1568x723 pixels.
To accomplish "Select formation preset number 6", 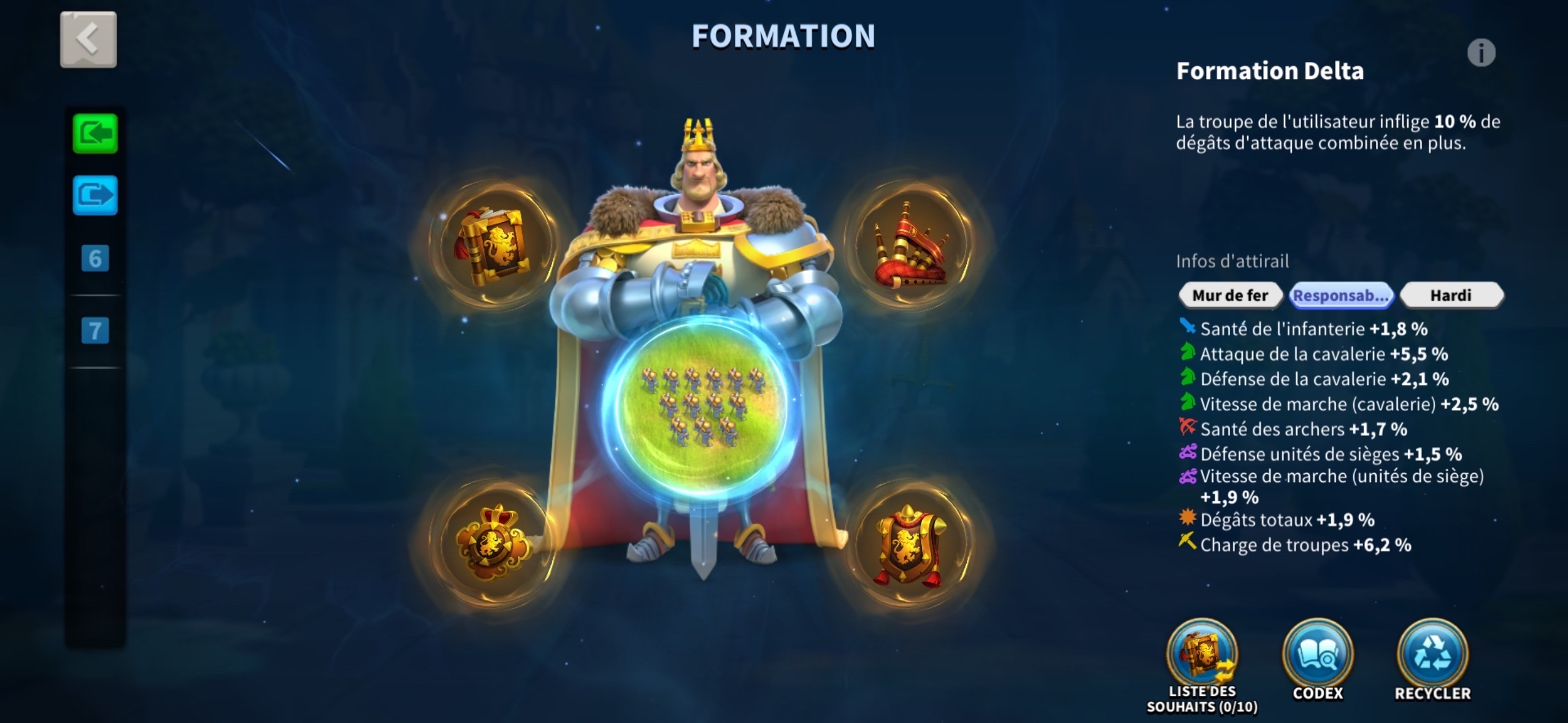I will point(95,258).
